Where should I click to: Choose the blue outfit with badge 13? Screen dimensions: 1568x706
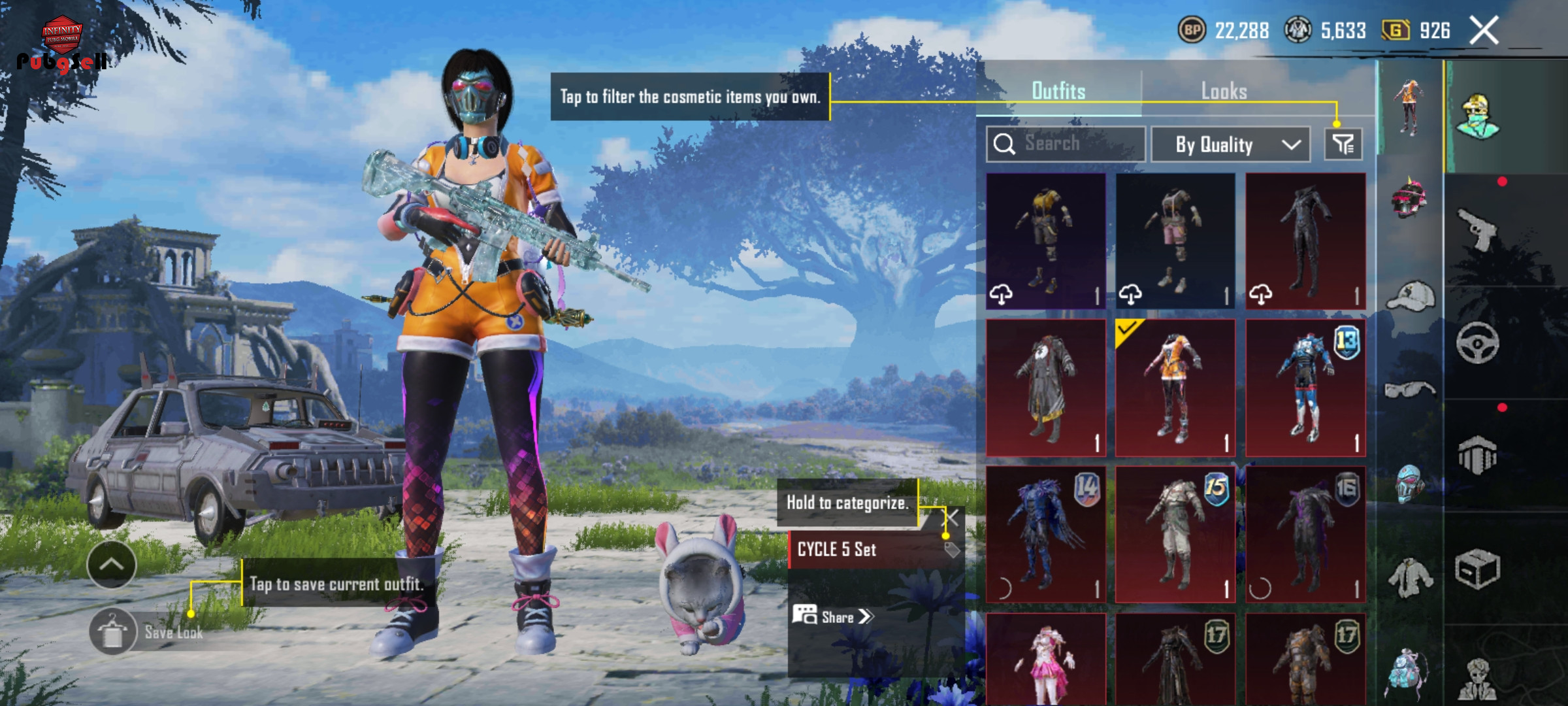1305,388
